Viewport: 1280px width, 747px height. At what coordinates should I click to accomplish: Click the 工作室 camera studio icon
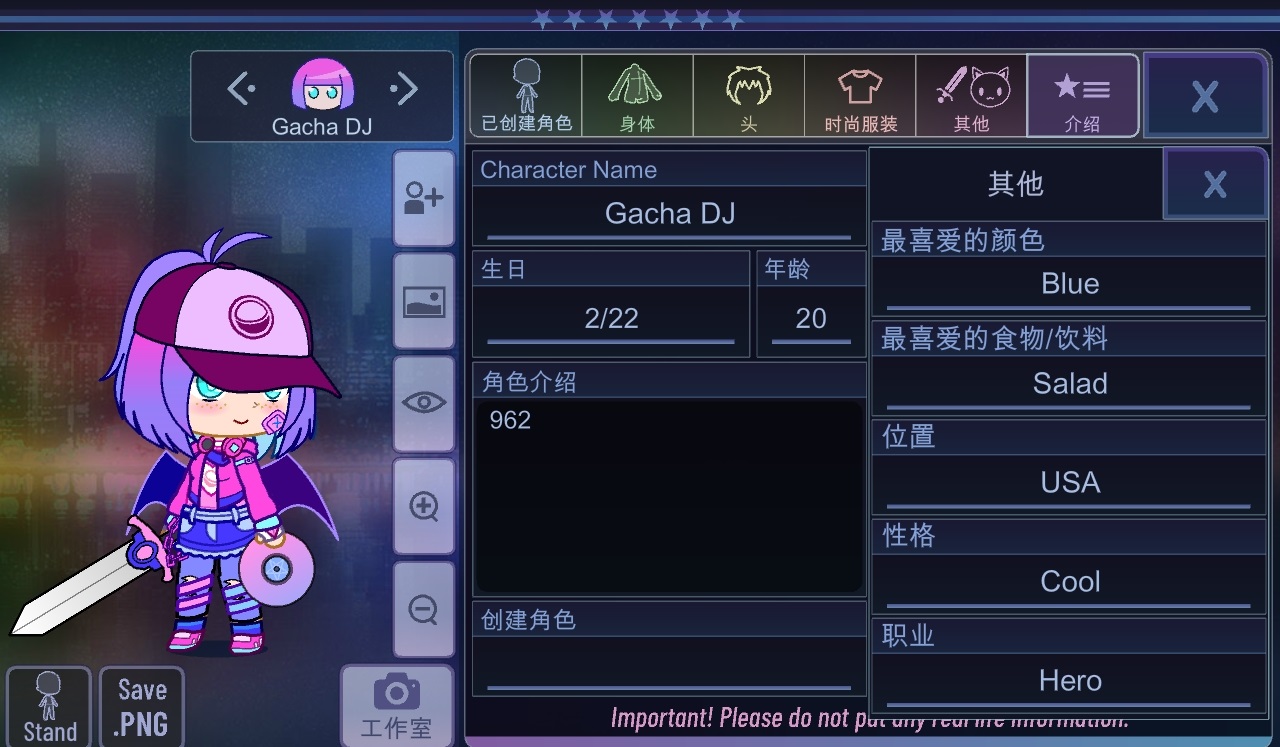[397, 700]
